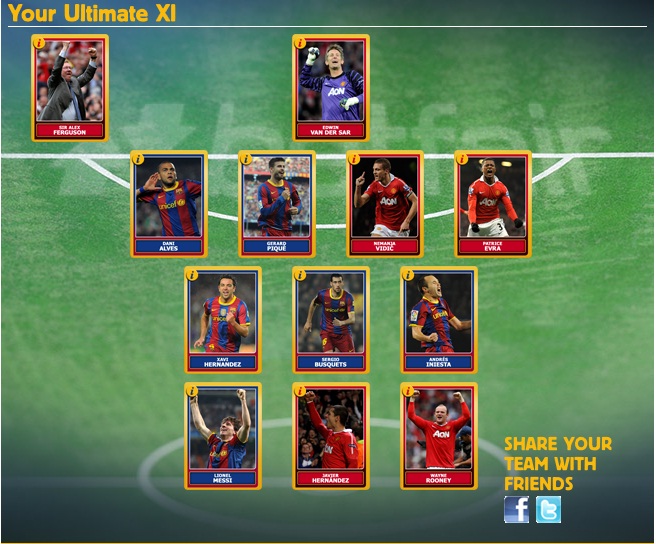Show info for the Rooney card
The image size is (656, 544).
(x=408, y=390)
